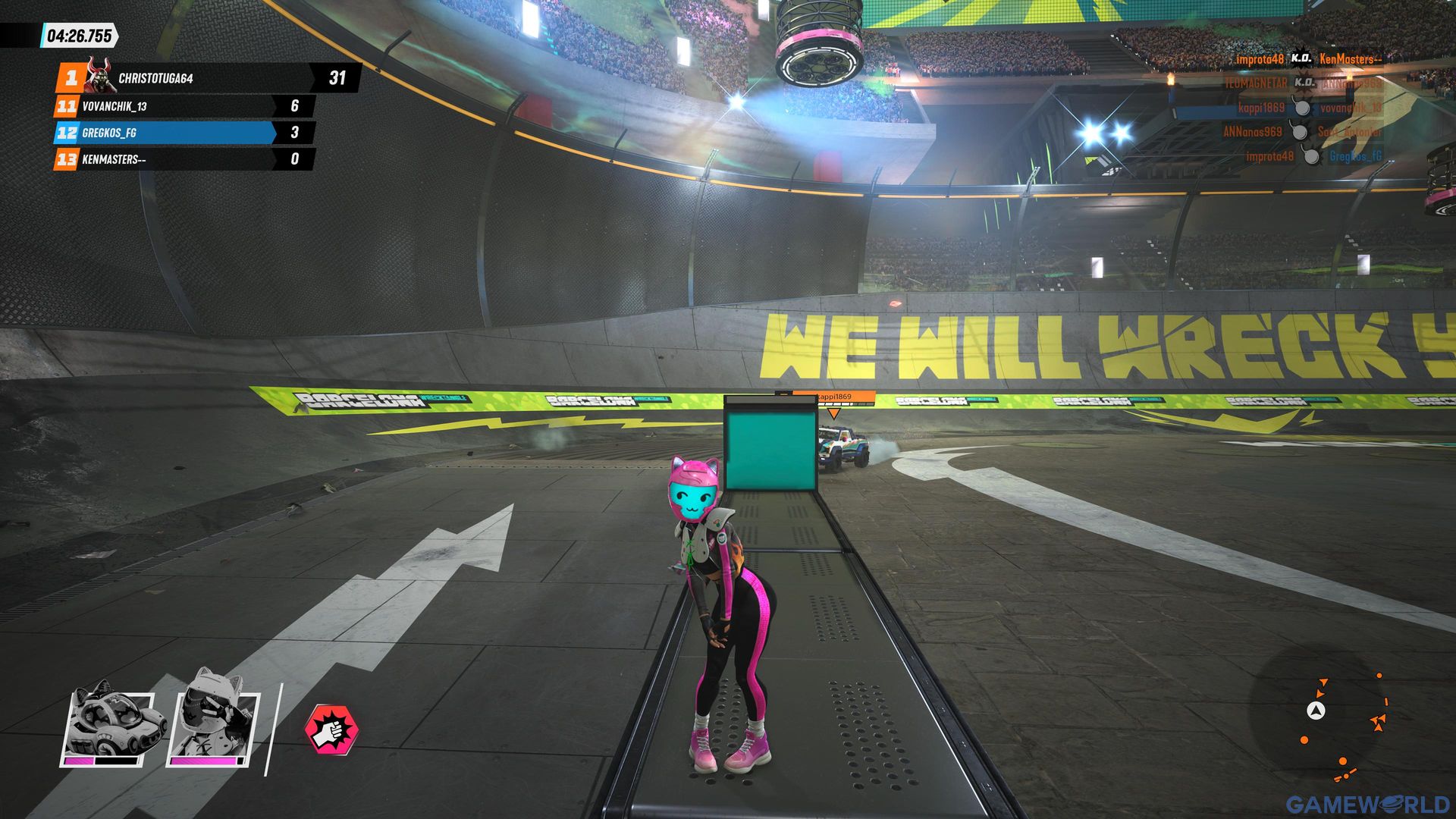Click the orange marker above kappi1869's cube
1456x819 pixels.
point(835,413)
